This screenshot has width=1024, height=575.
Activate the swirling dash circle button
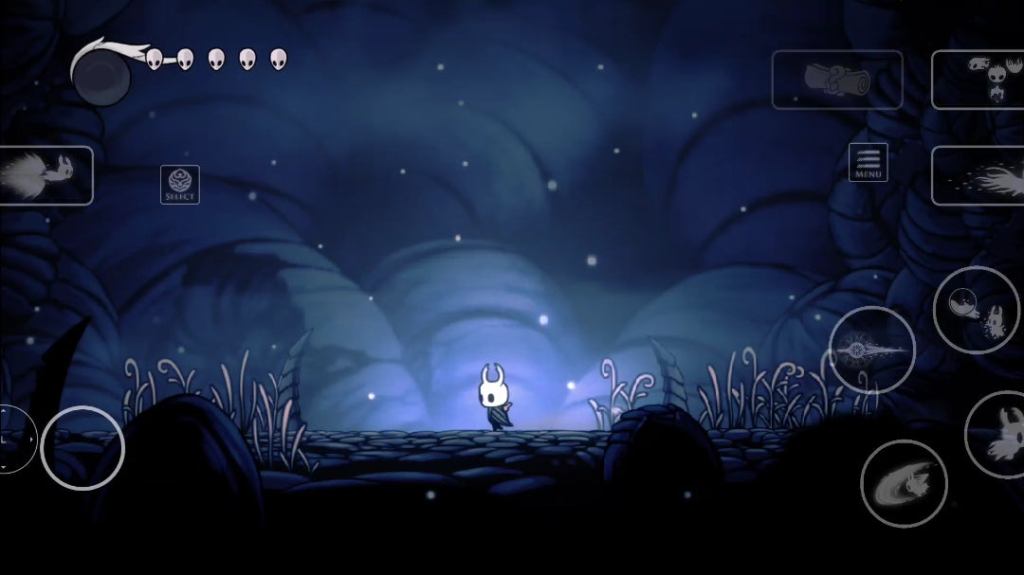point(903,483)
